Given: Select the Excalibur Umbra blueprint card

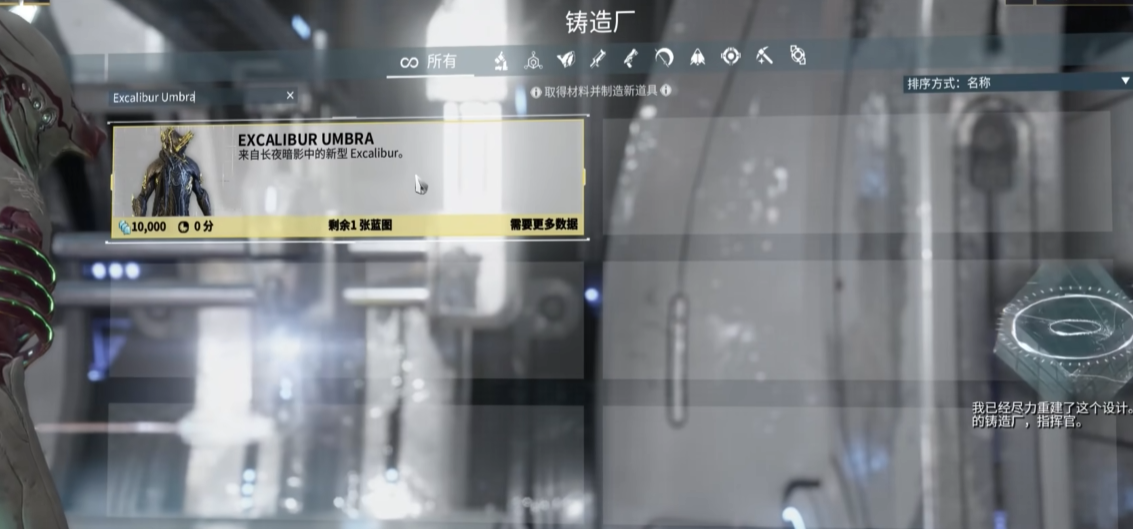Looking at the screenshot, I should pos(346,180).
